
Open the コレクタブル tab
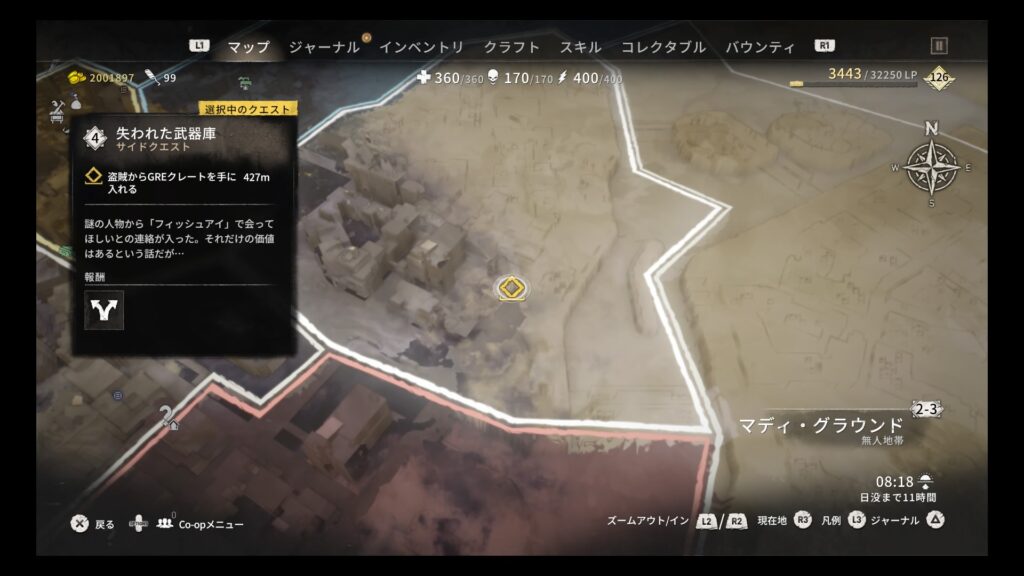point(663,47)
